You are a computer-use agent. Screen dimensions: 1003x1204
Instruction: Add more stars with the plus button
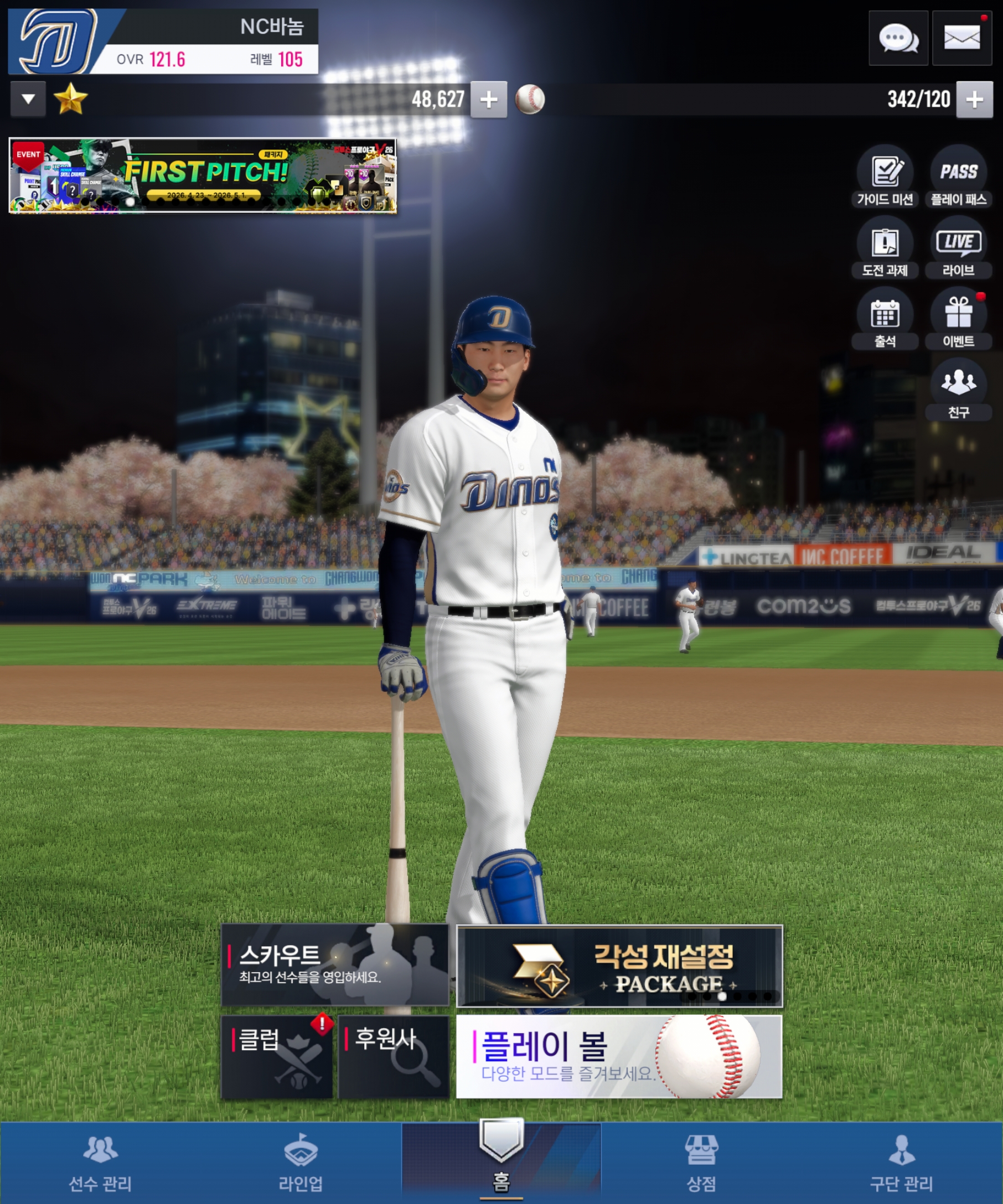489,100
